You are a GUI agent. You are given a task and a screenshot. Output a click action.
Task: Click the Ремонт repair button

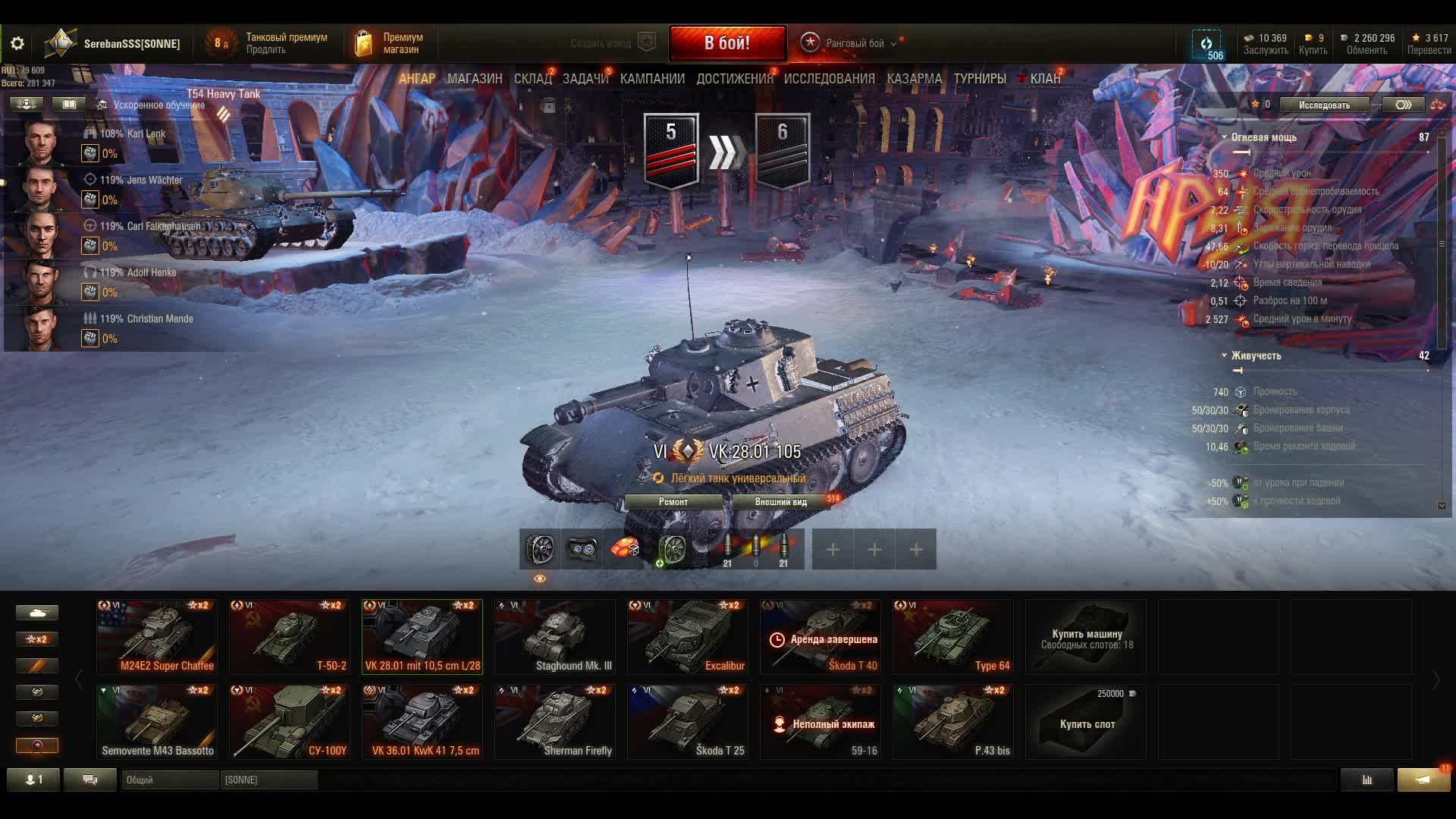[673, 502]
